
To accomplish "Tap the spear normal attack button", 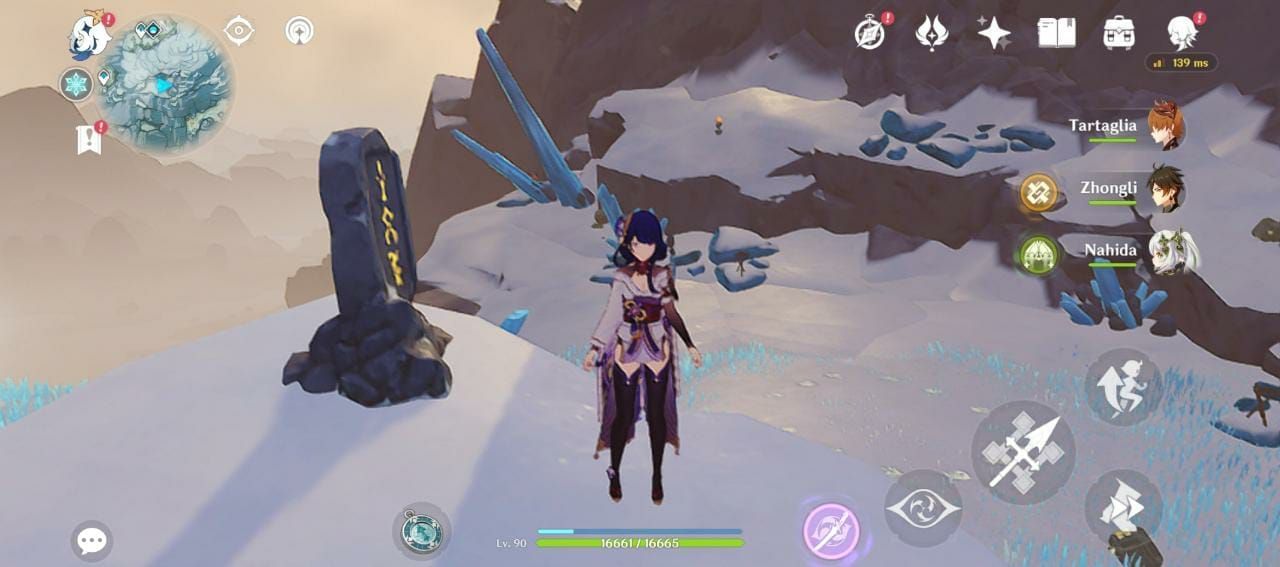I will pyautogui.click(x=1023, y=453).
